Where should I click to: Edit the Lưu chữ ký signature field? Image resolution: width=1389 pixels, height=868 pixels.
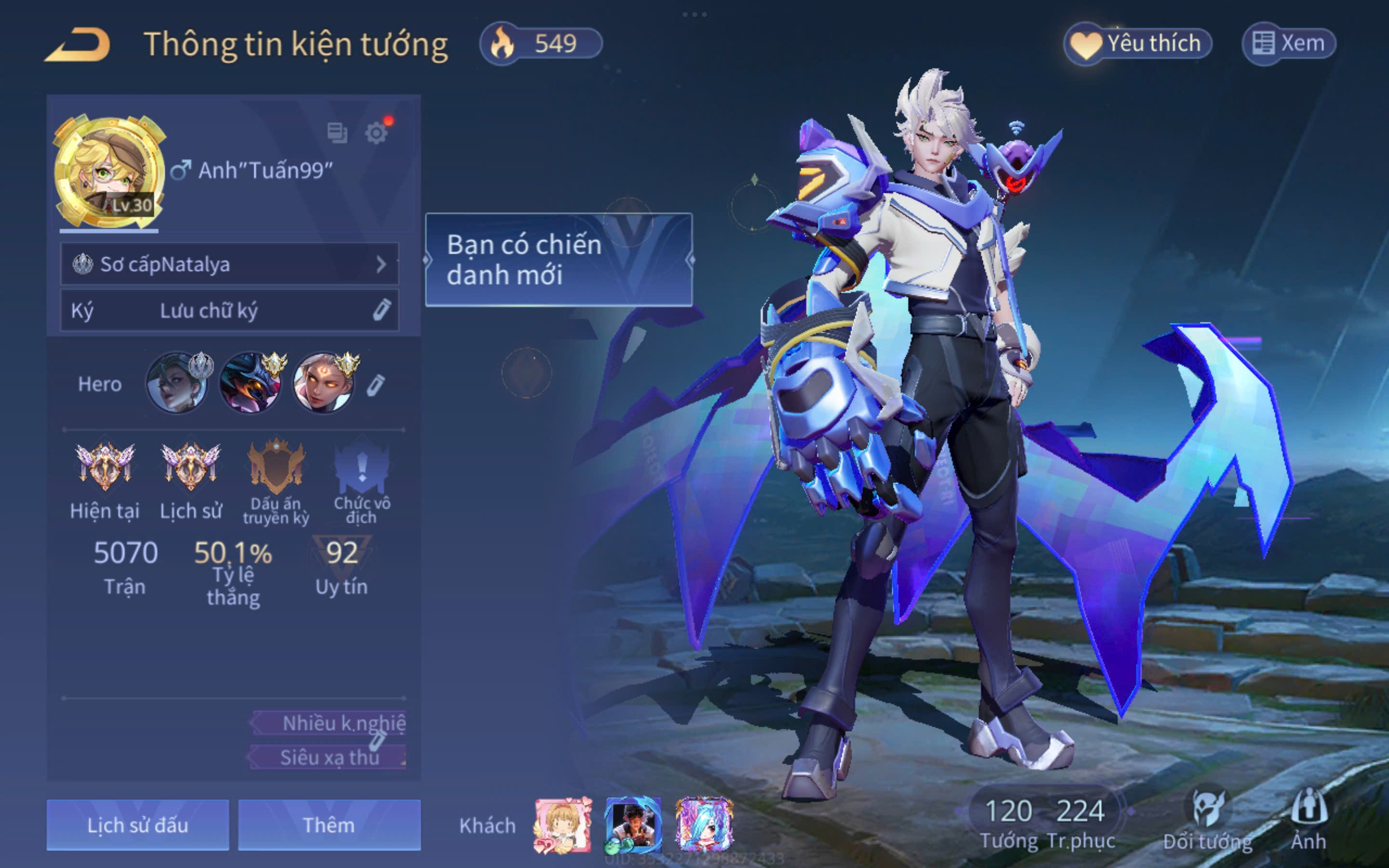point(229,311)
